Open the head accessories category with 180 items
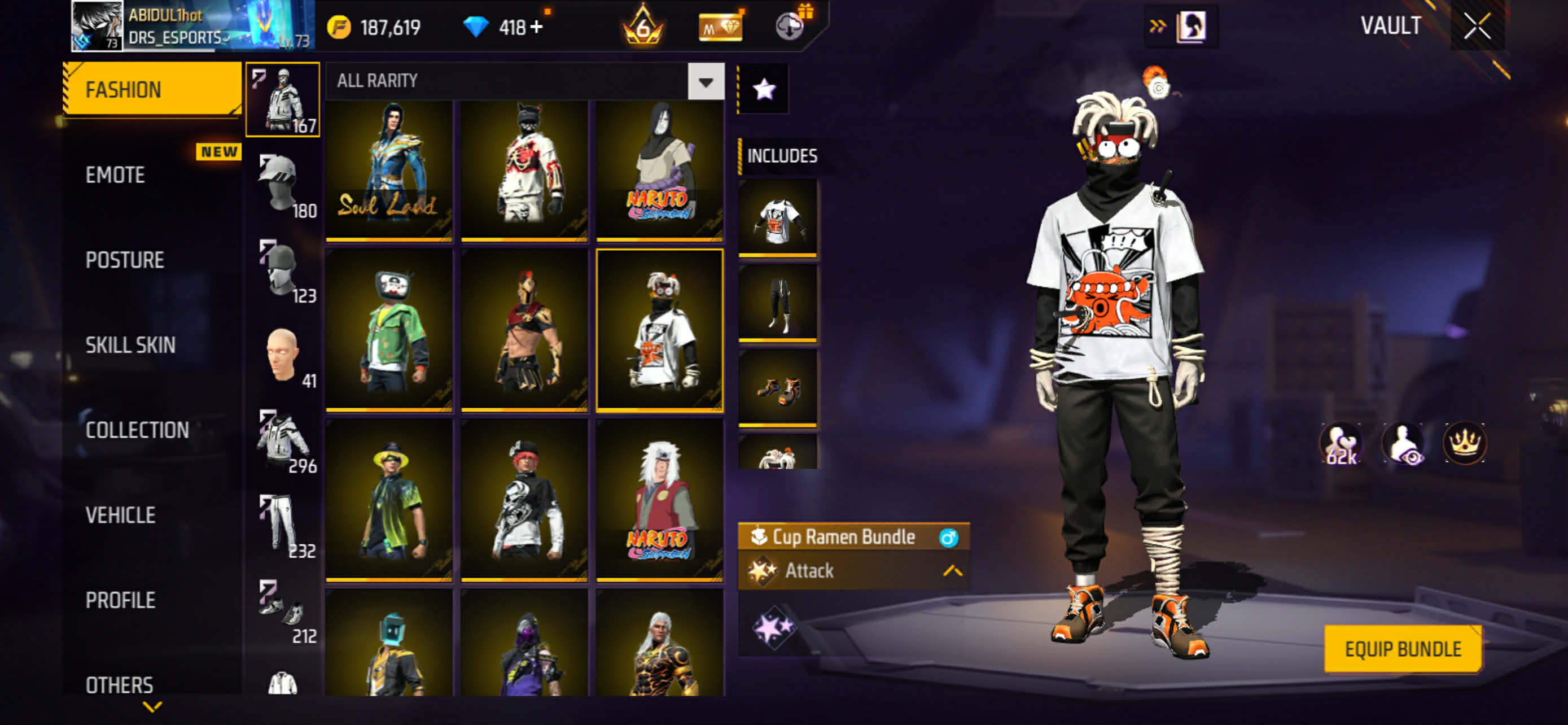Image resolution: width=1568 pixels, height=725 pixels. [282, 186]
